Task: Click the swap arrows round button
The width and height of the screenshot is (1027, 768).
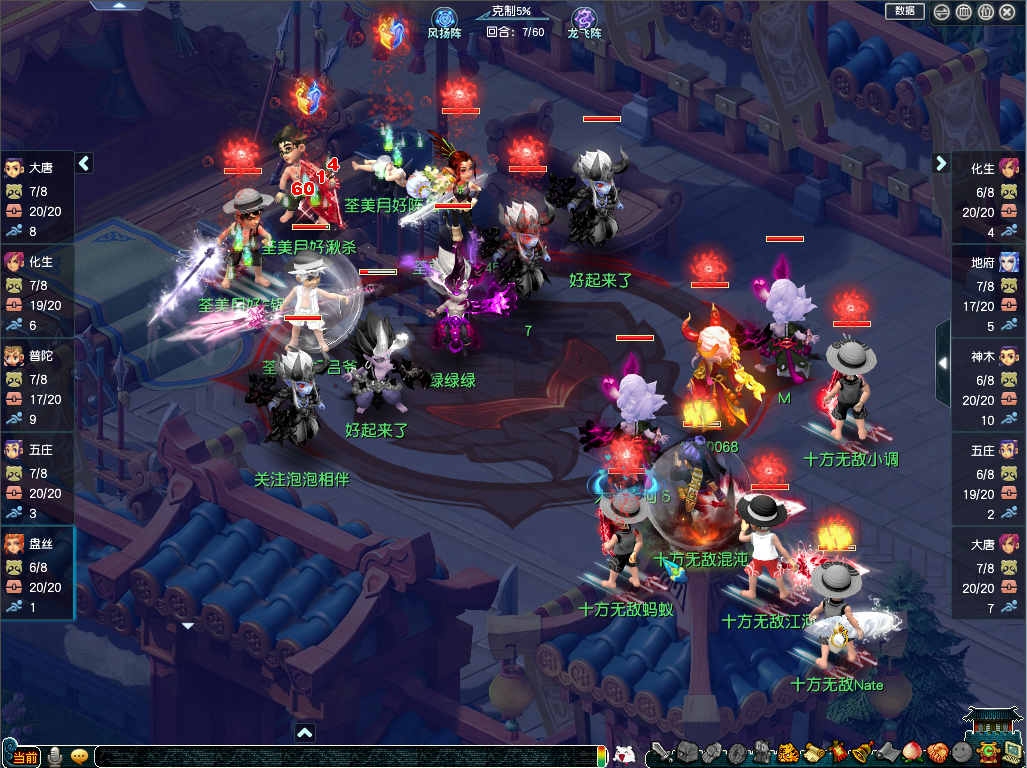Action: tap(941, 12)
